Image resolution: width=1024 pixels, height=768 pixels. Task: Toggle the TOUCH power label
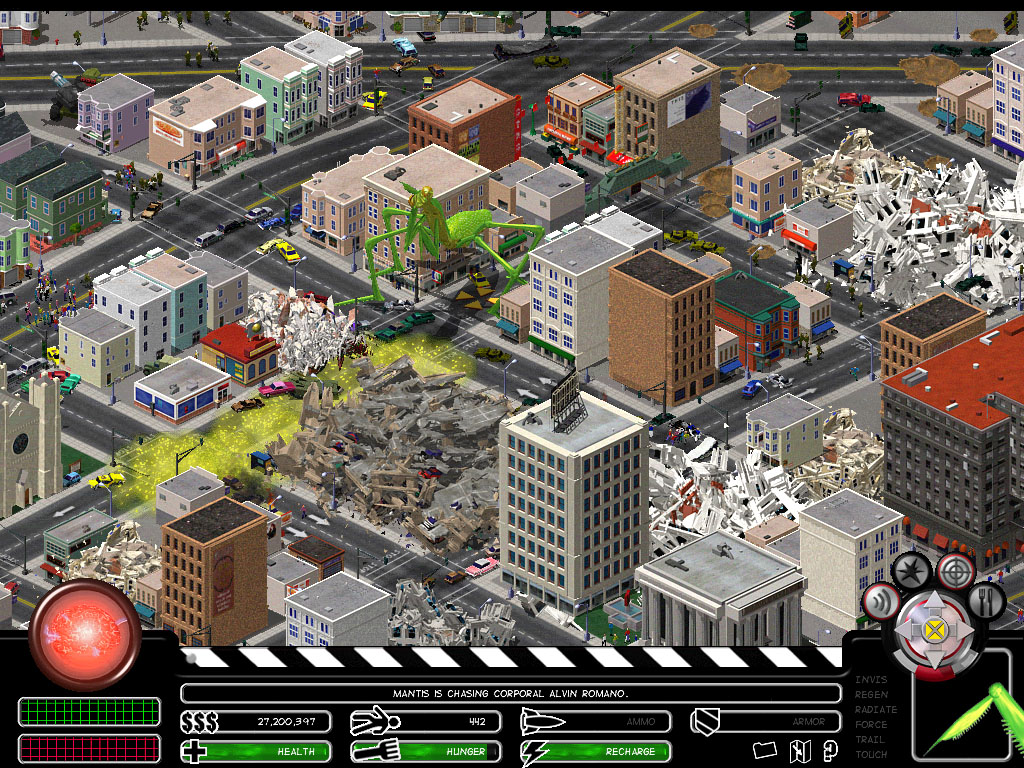pos(871,755)
